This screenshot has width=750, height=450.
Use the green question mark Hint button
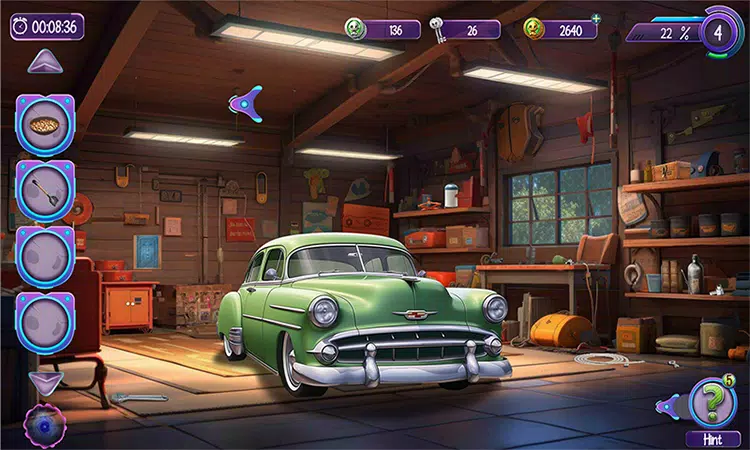(712, 403)
